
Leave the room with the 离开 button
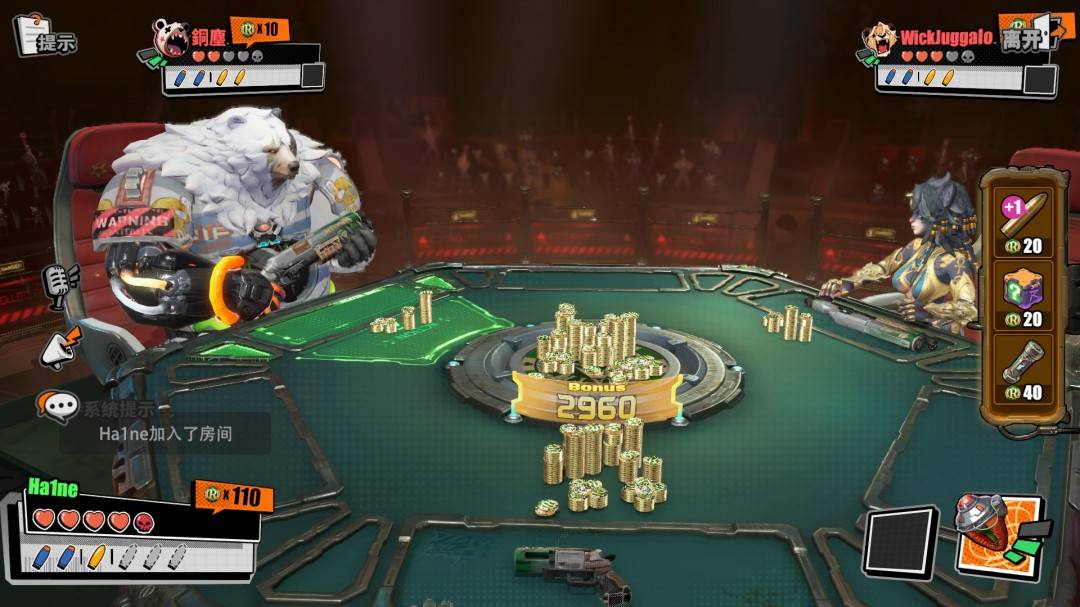point(1028,37)
